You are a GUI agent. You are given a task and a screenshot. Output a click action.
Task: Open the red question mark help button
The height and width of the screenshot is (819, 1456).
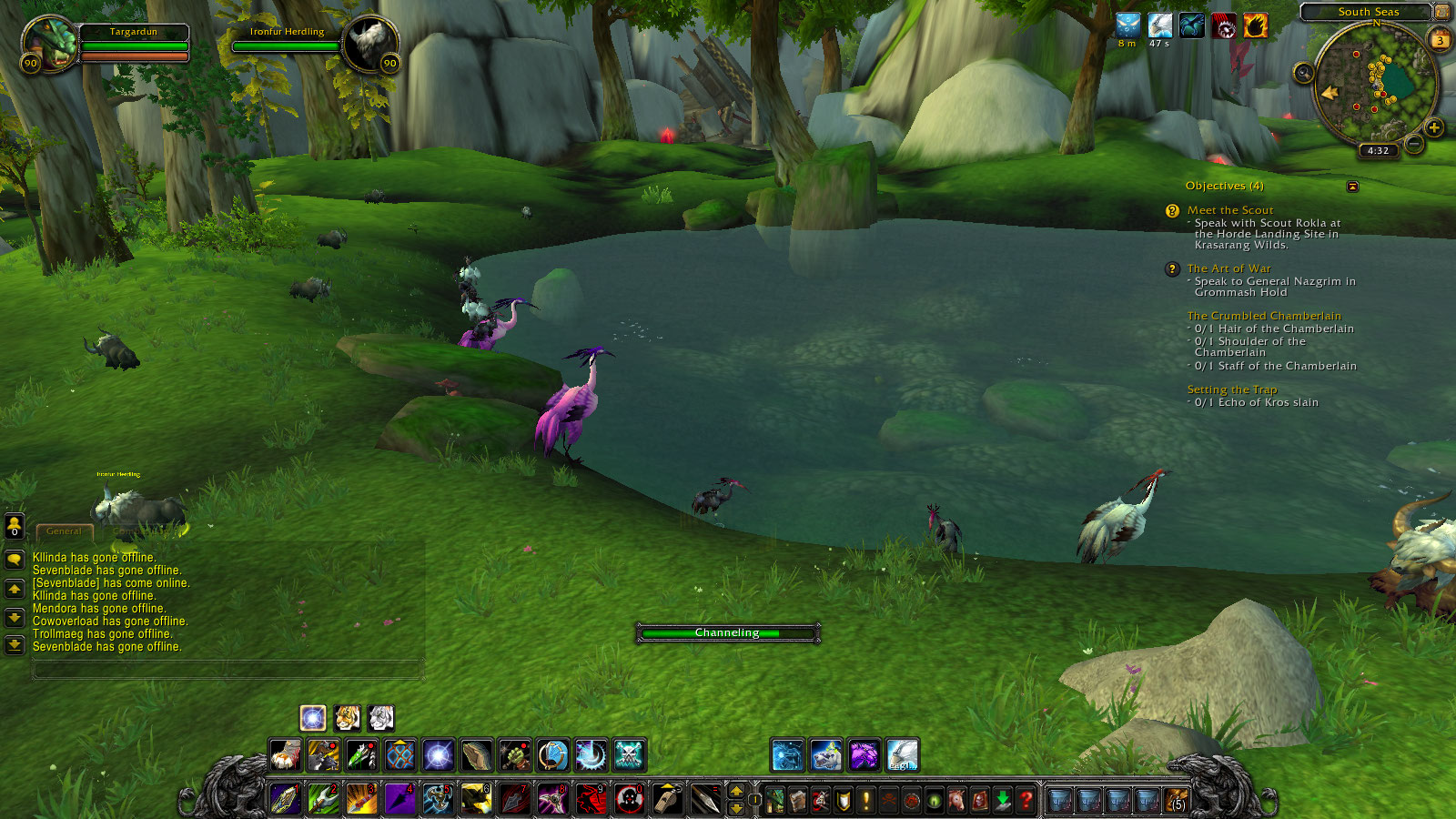pyautogui.click(x=1026, y=800)
